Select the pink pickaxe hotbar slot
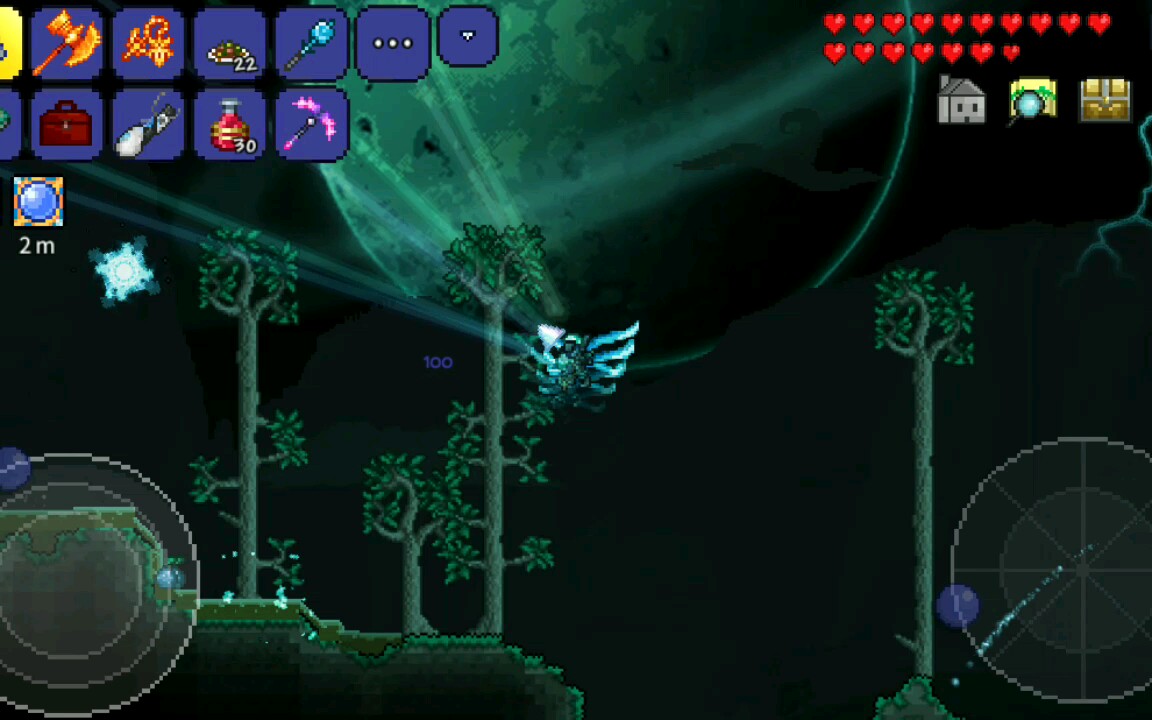Screen dimensions: 1152x720 pos(311,124)
